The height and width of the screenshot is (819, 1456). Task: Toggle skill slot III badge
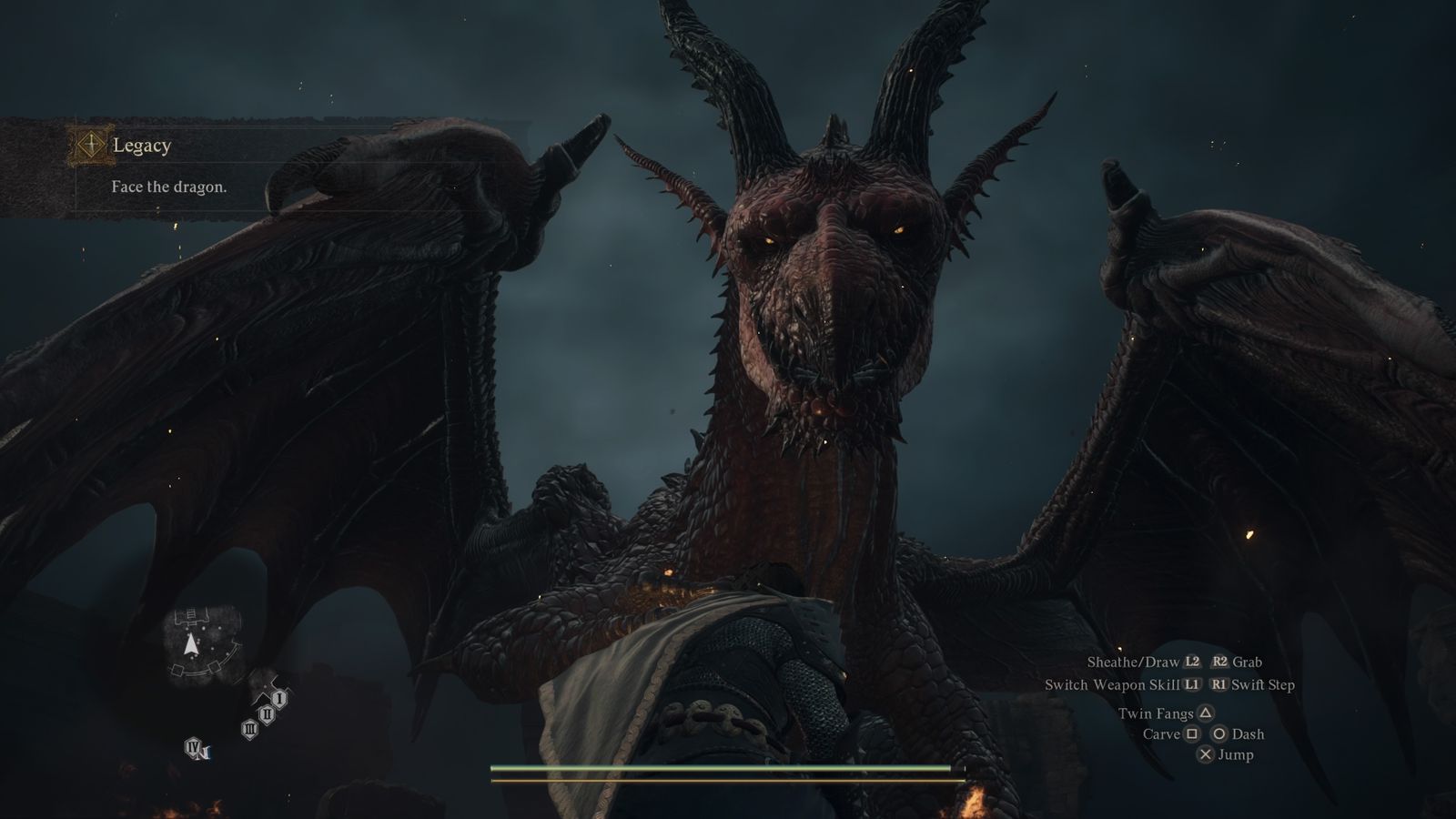tap(250, 729)
